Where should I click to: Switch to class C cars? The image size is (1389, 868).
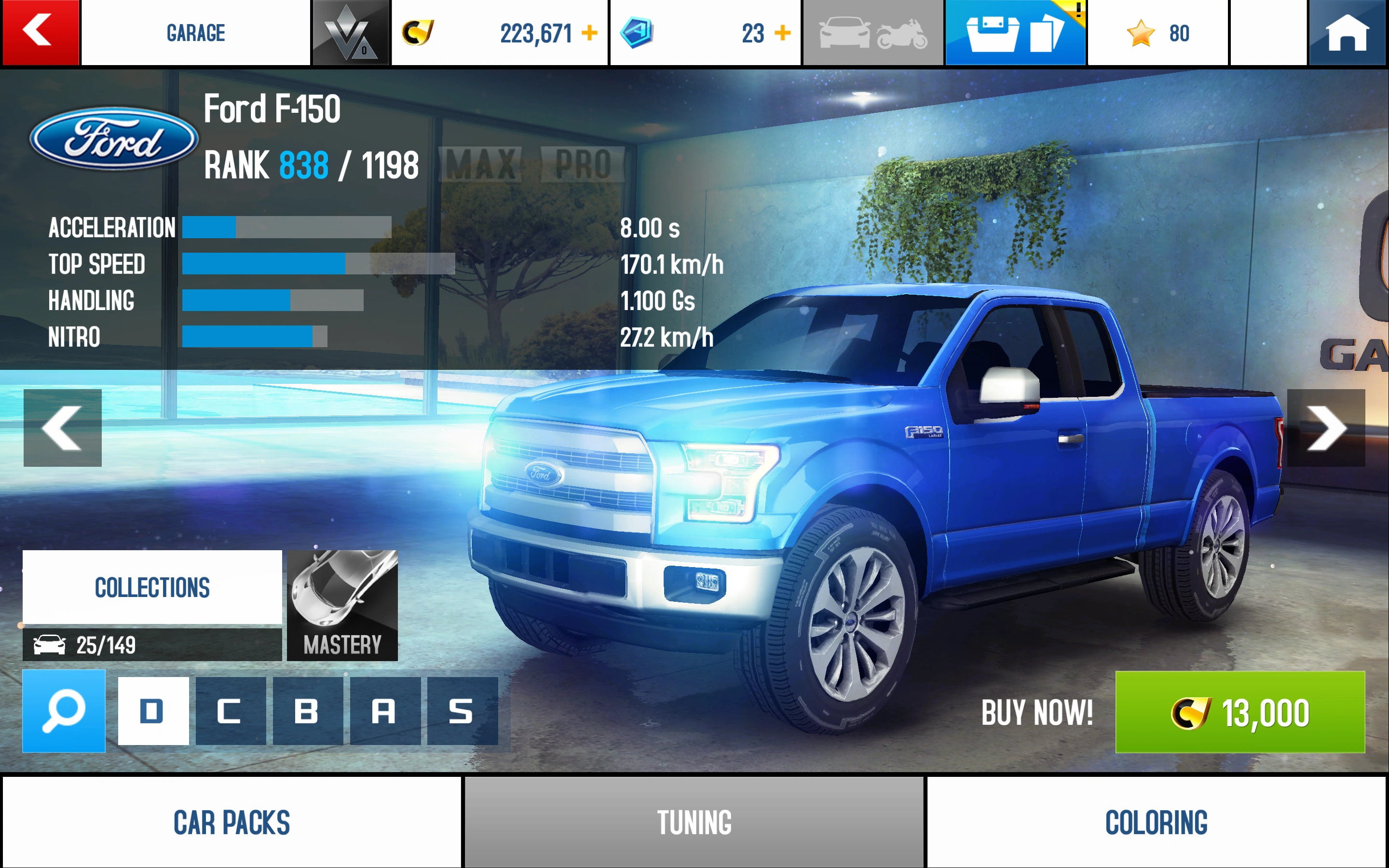pyautogui.click(x=231, y=711)
